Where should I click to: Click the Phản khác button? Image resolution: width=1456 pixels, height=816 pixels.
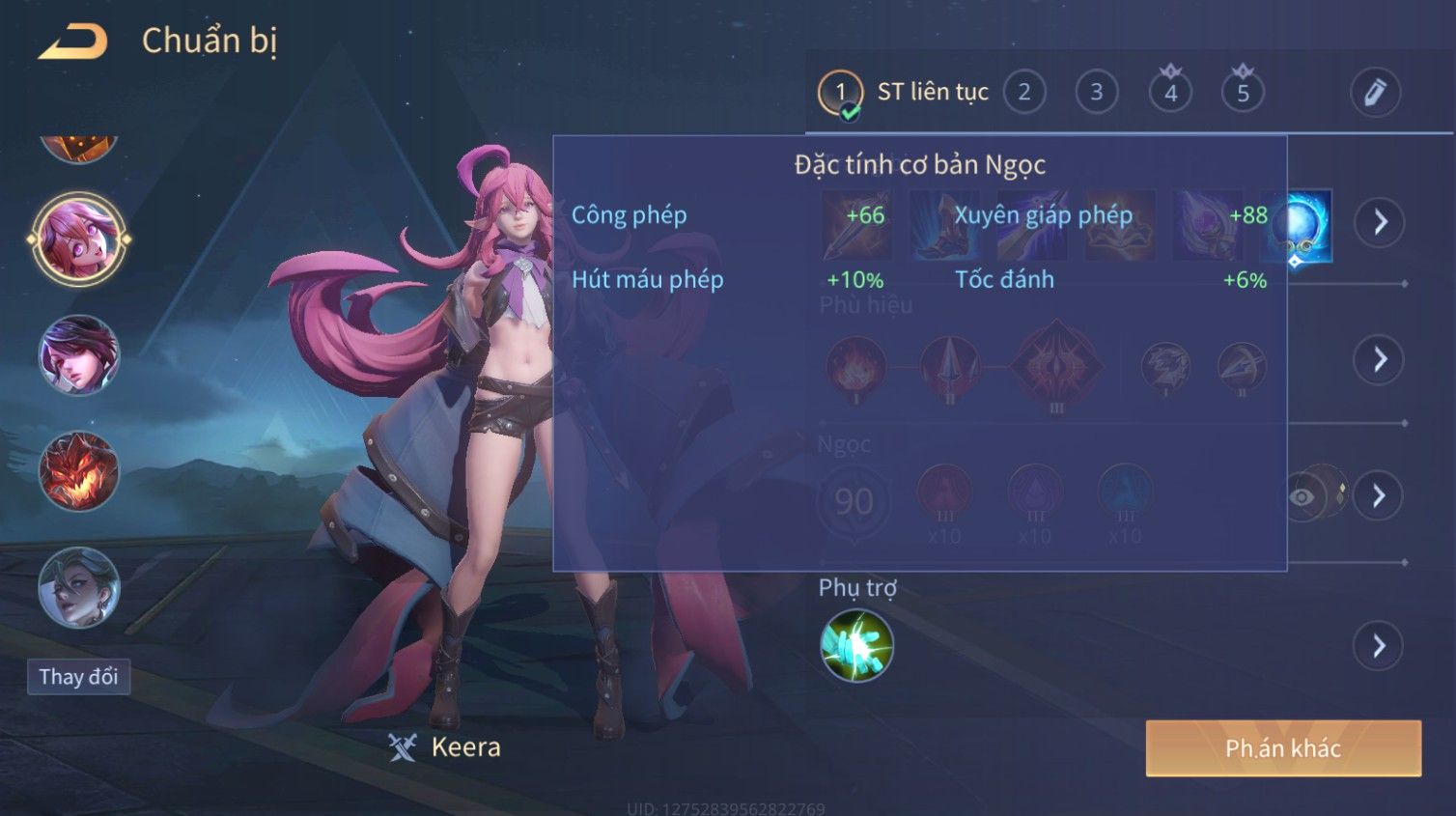pyautogui.click(x=1283, y=748)
